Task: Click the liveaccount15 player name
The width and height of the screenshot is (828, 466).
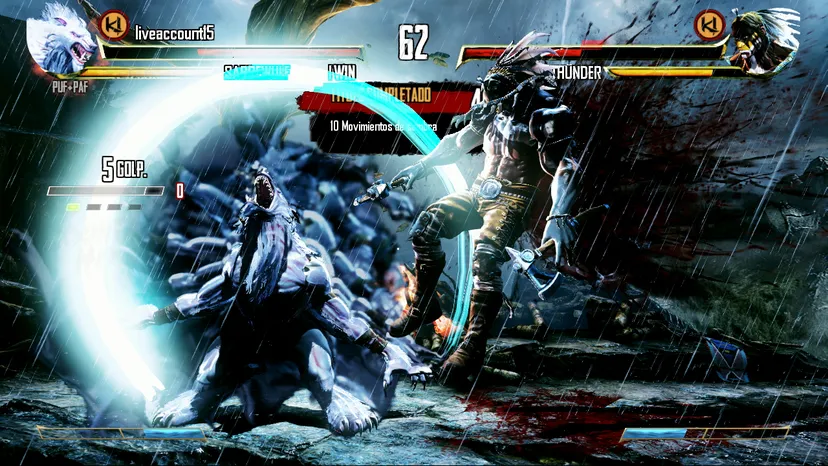Action: [x=174, y=32]
